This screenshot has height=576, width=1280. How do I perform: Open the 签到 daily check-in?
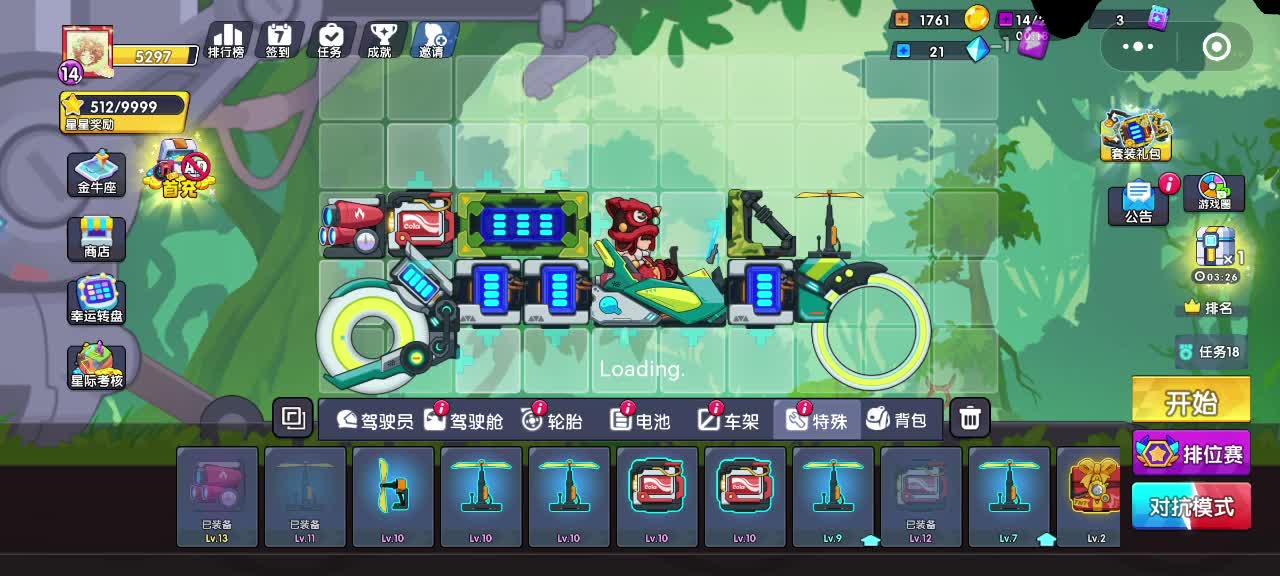click(x=278, y=41)
